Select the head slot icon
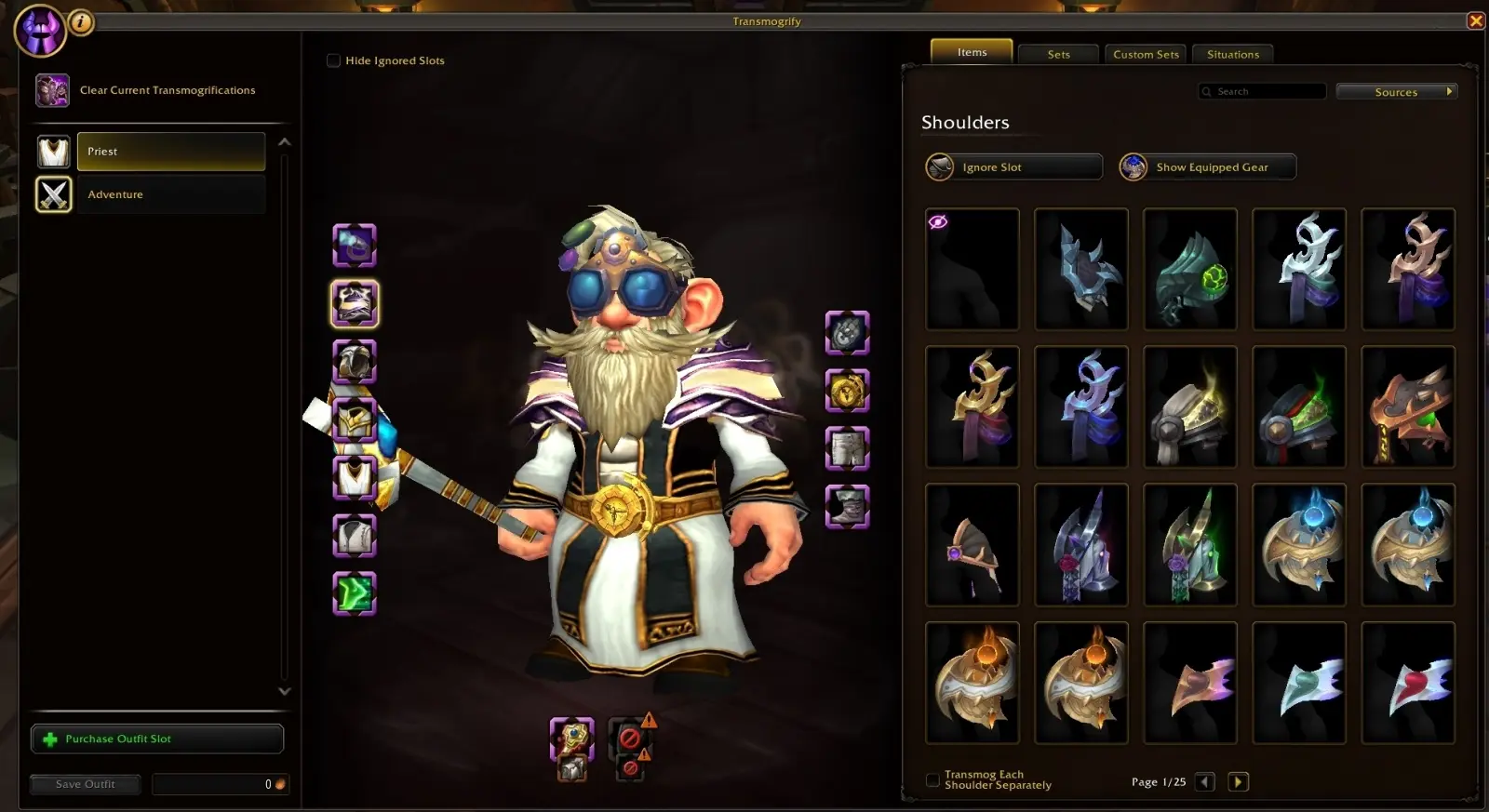1489x812 pixels. pyautogui.click(x=355, y=245)
